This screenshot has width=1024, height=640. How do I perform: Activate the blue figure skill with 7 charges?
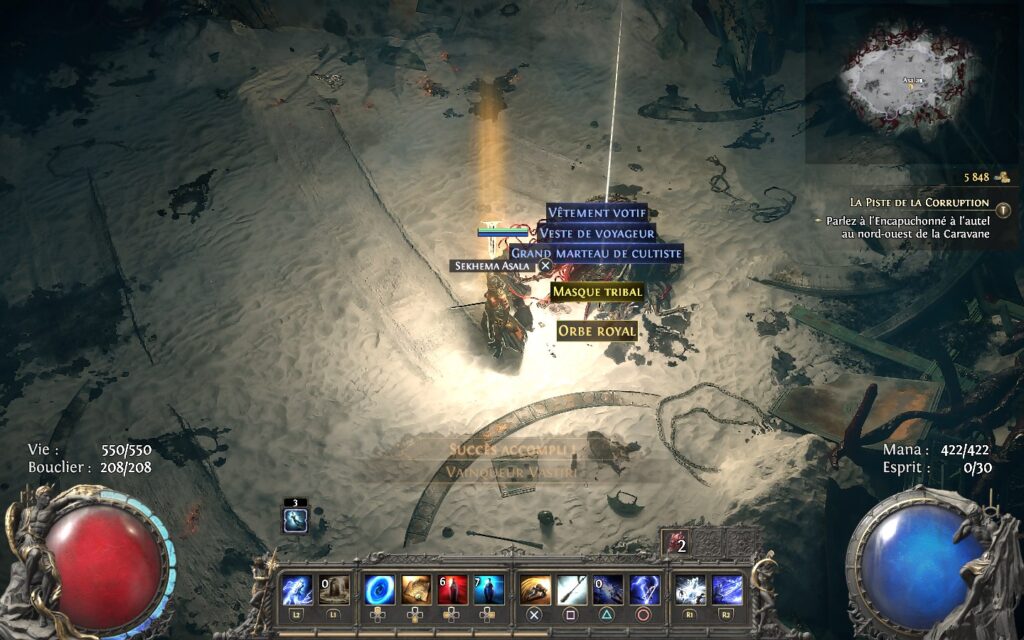[488, 590]
